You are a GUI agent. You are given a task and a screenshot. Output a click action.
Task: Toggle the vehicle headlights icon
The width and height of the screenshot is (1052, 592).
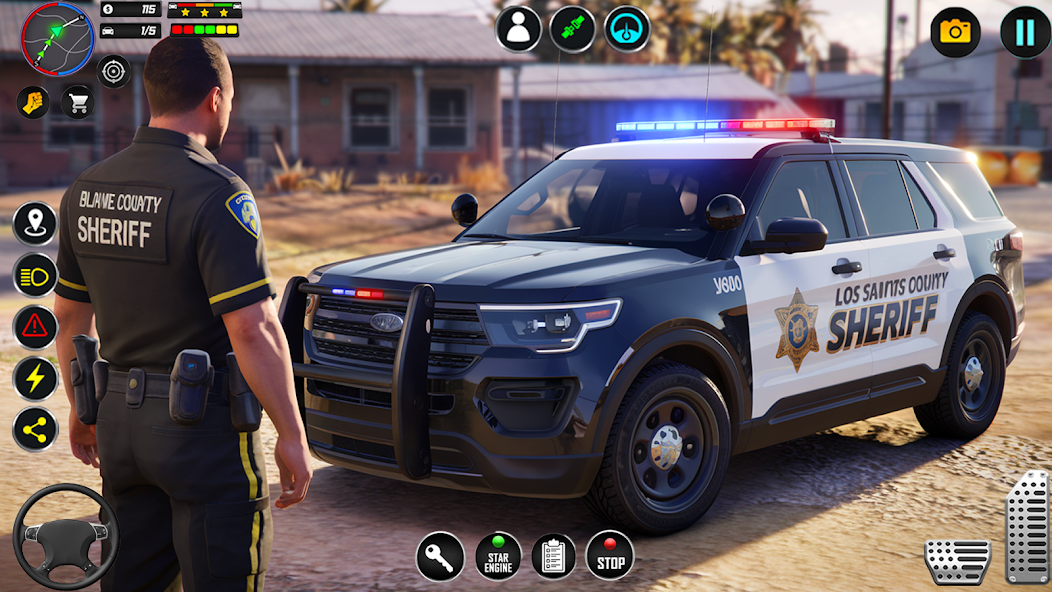click(x=35, y=275)
